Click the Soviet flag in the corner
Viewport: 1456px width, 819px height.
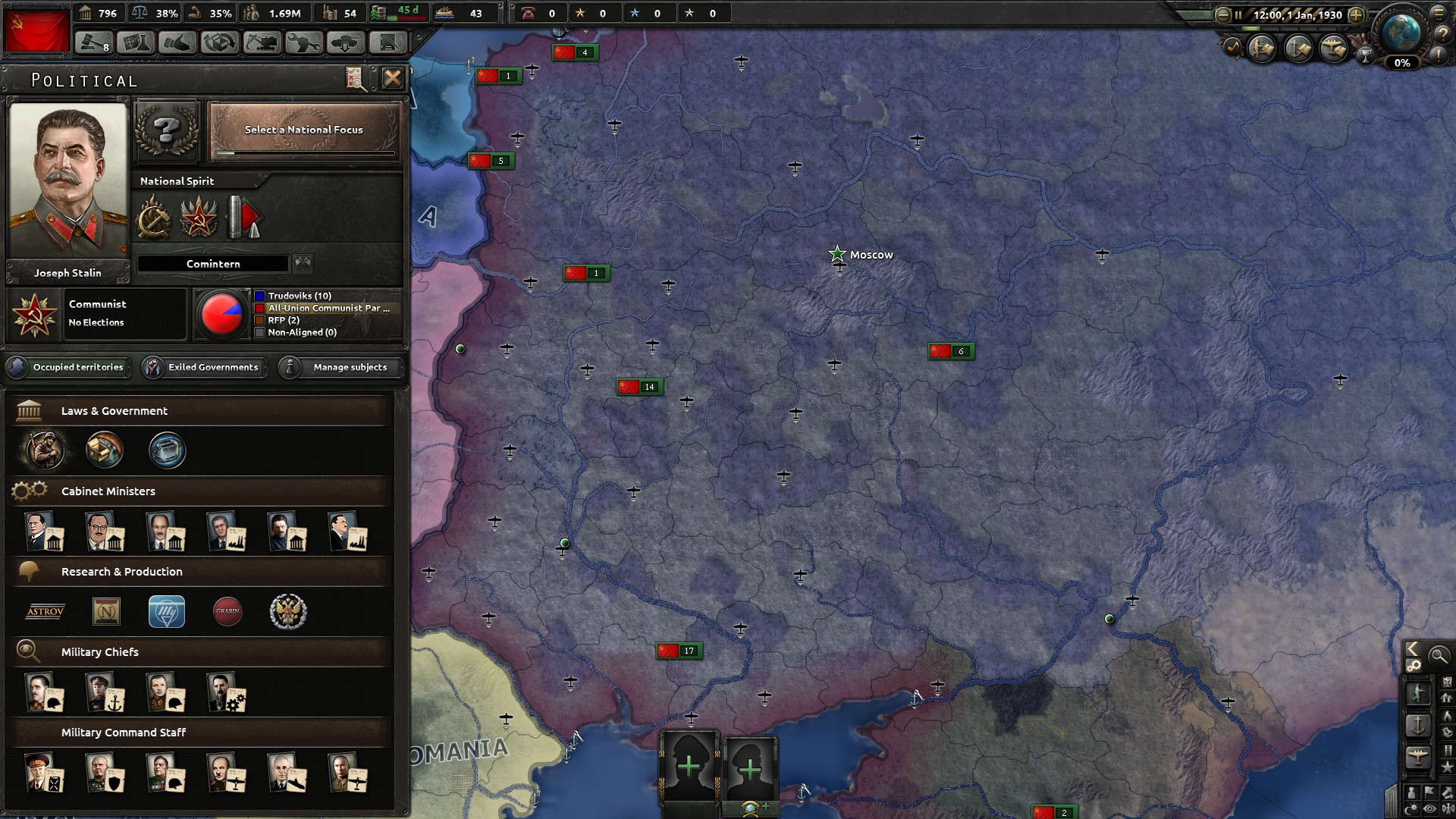click(x=36, y=30)
